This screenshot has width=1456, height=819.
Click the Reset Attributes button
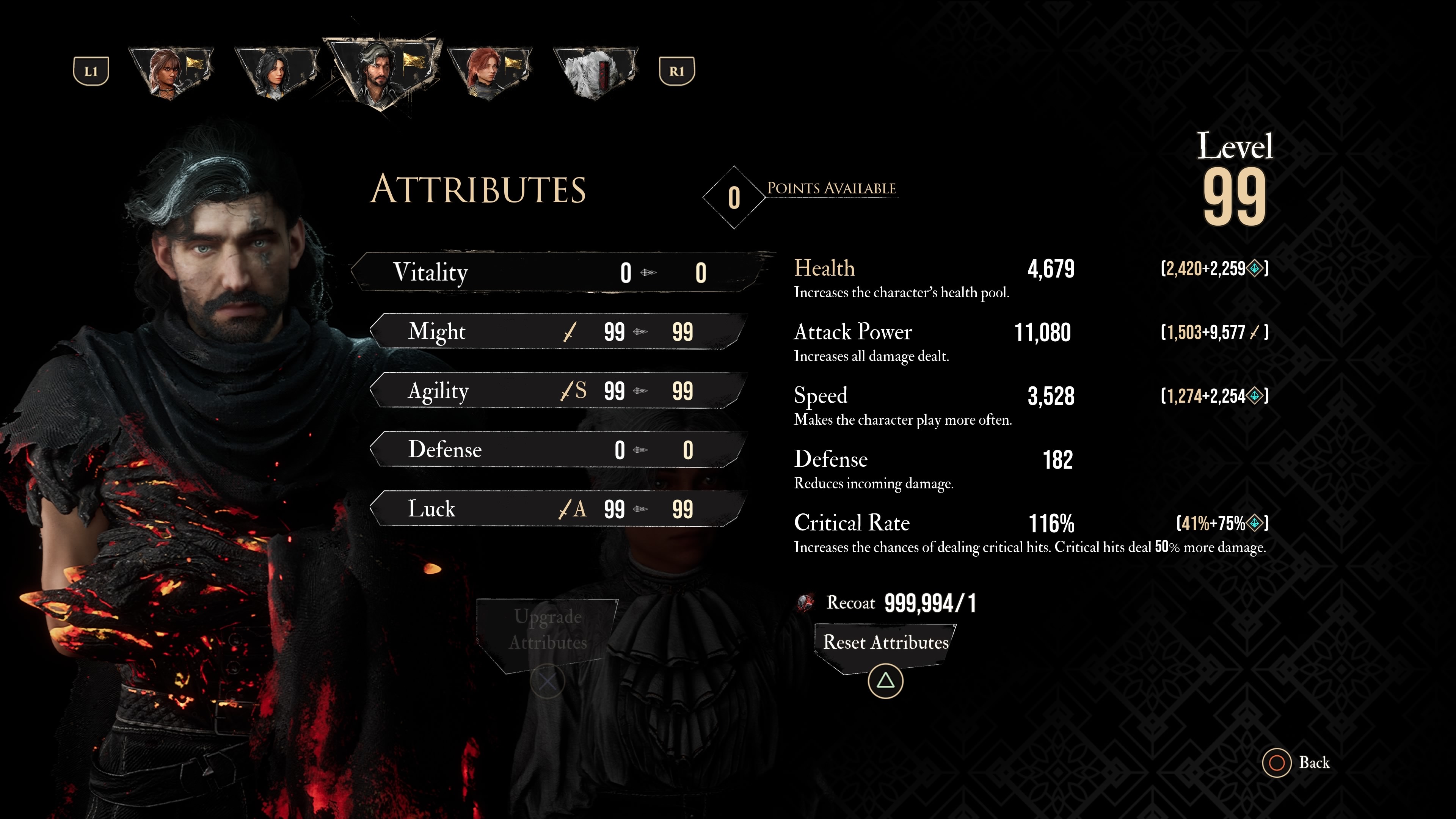pos(885,643)
